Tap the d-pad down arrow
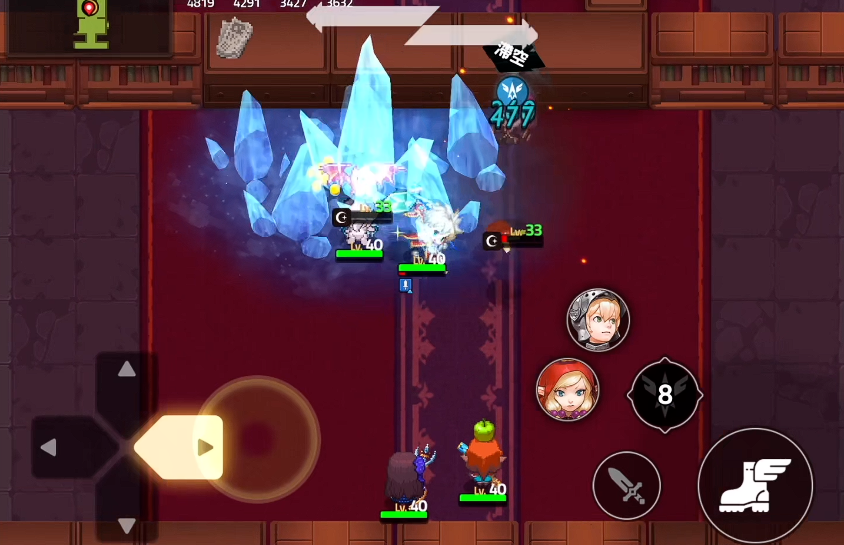Screen dimensions: 844x545 127,525
